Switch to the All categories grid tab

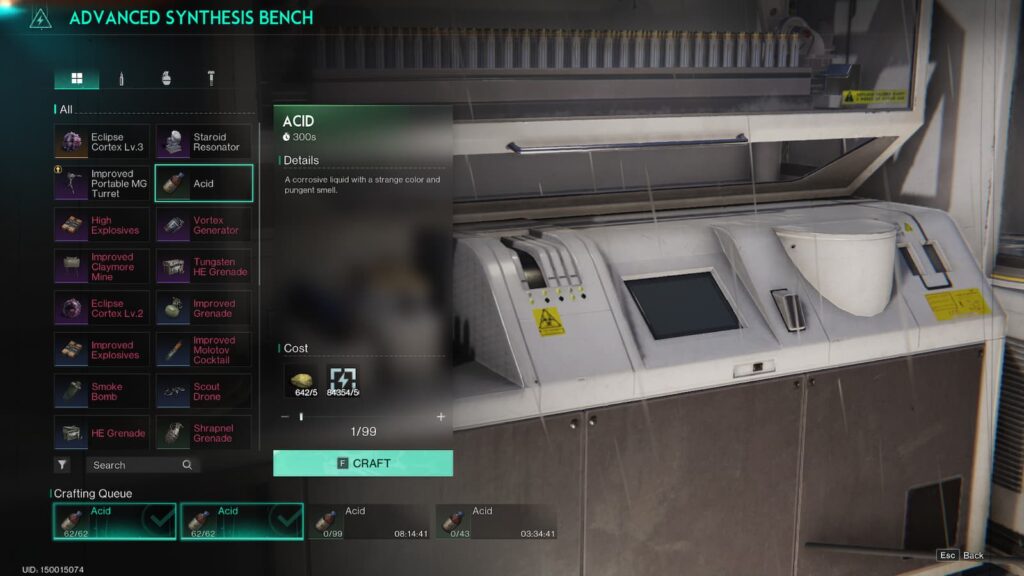point(76,78)
